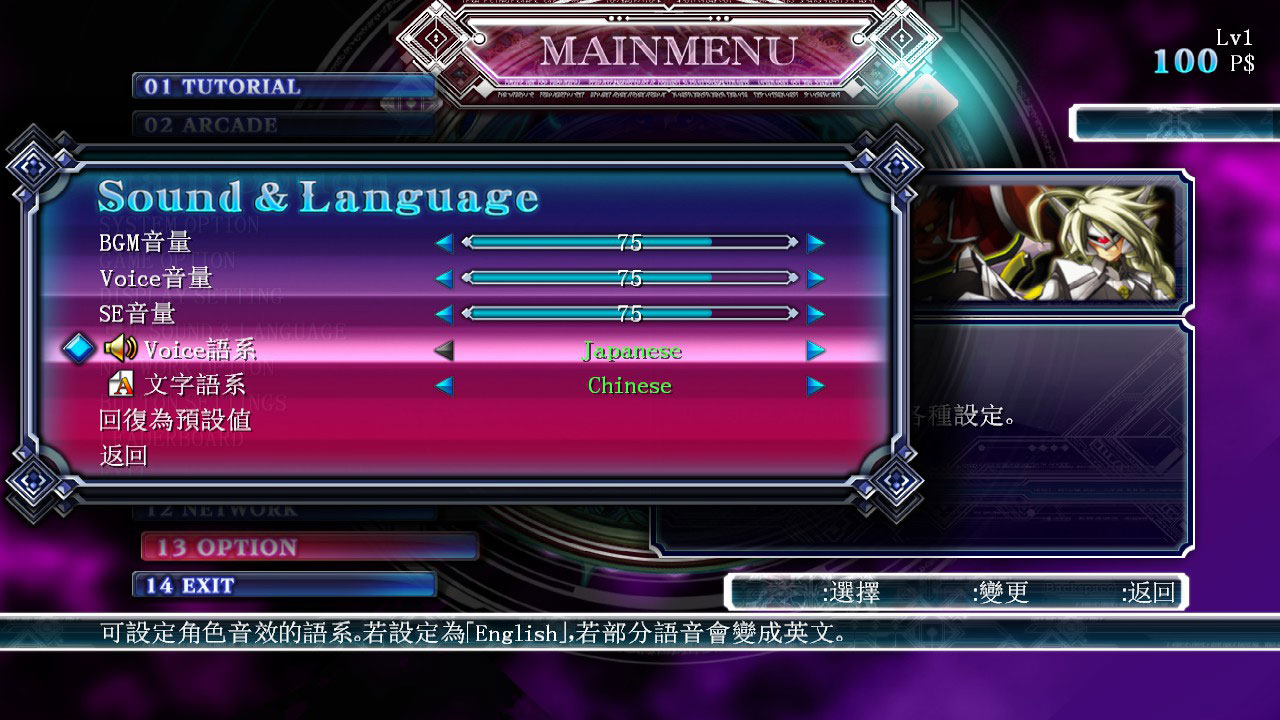Click 返回 to go back
Image resolution: width=1280 pixels, height=720 pixels.
[126, 455]
